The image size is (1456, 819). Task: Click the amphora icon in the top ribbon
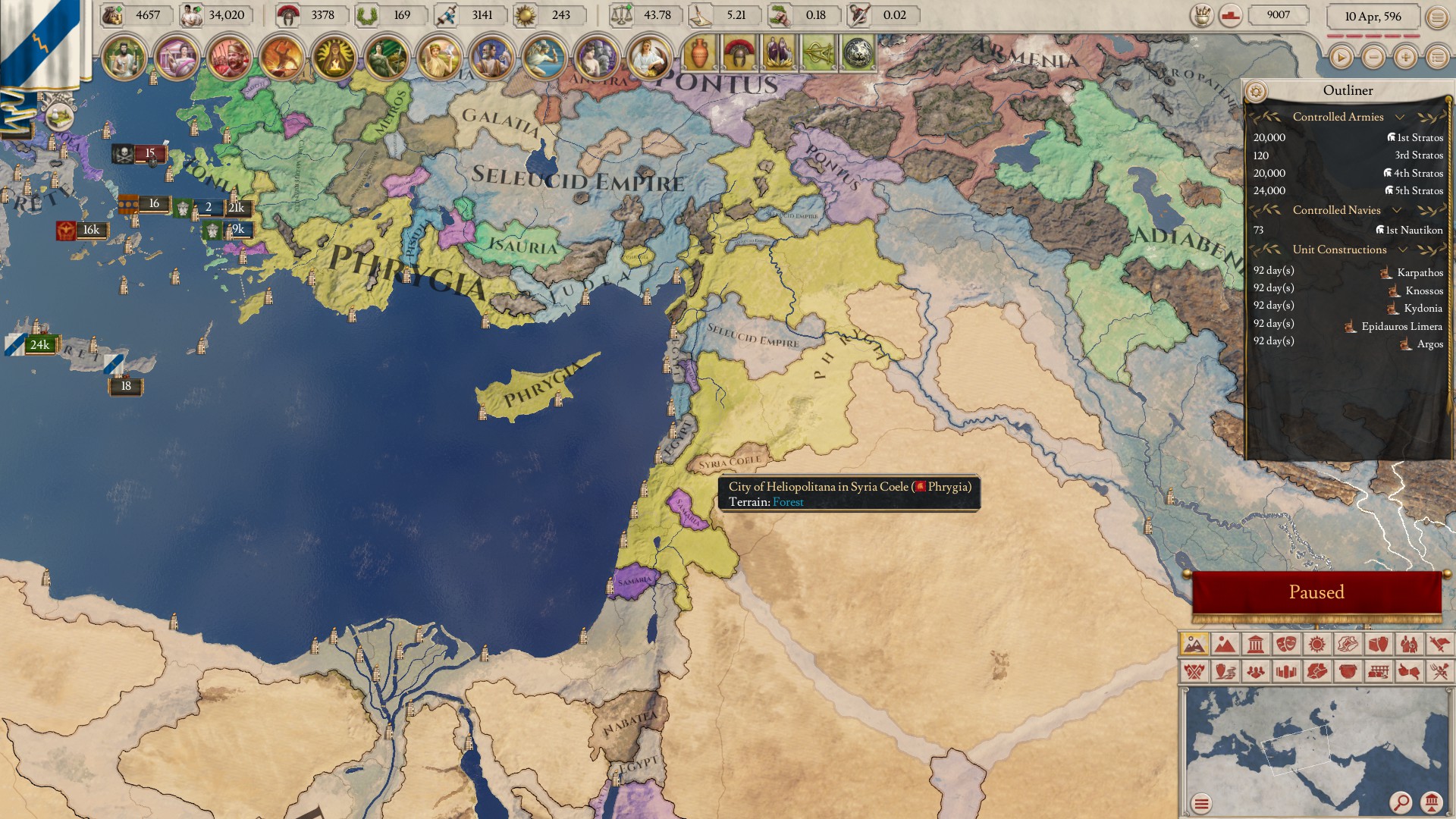[x=700, y=55]
